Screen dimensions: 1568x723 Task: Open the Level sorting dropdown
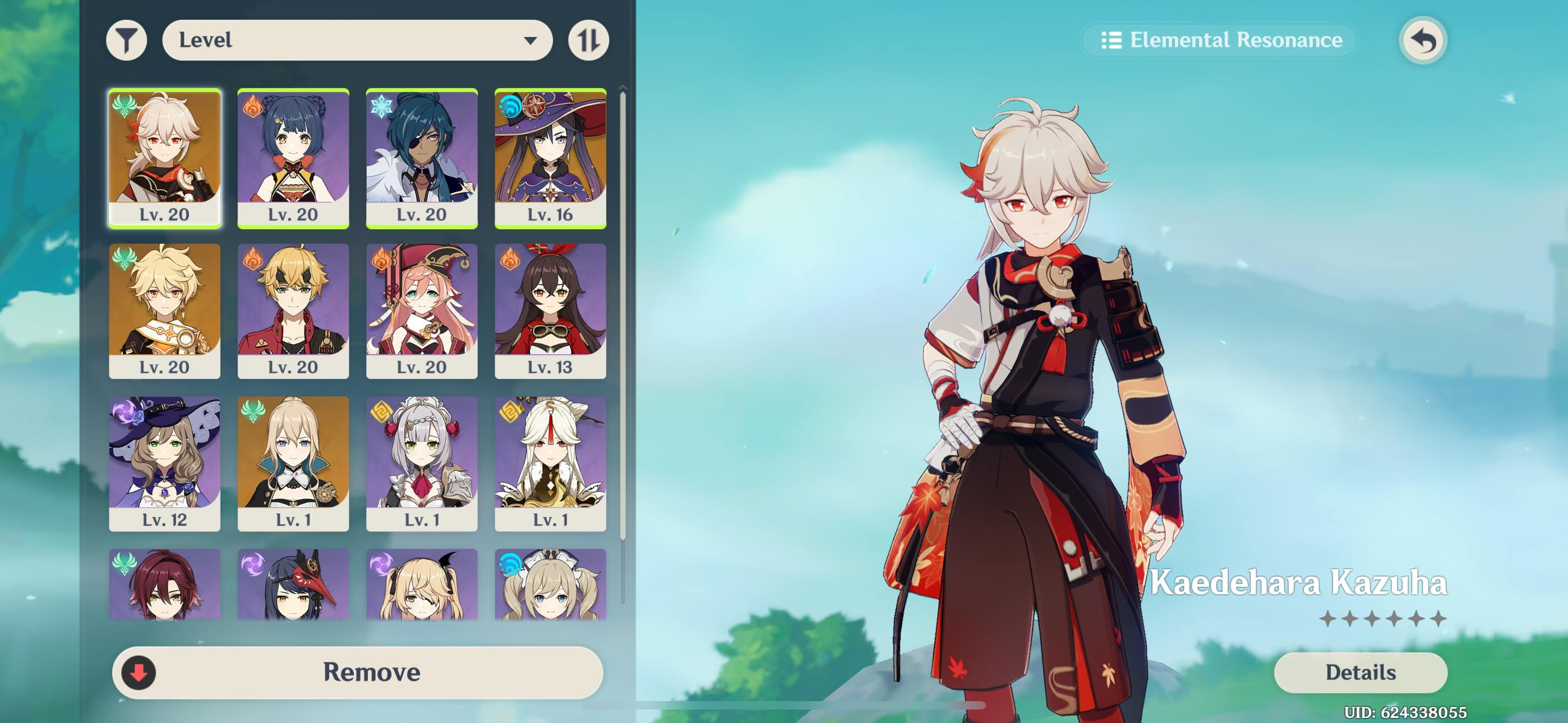click(358, 40)
